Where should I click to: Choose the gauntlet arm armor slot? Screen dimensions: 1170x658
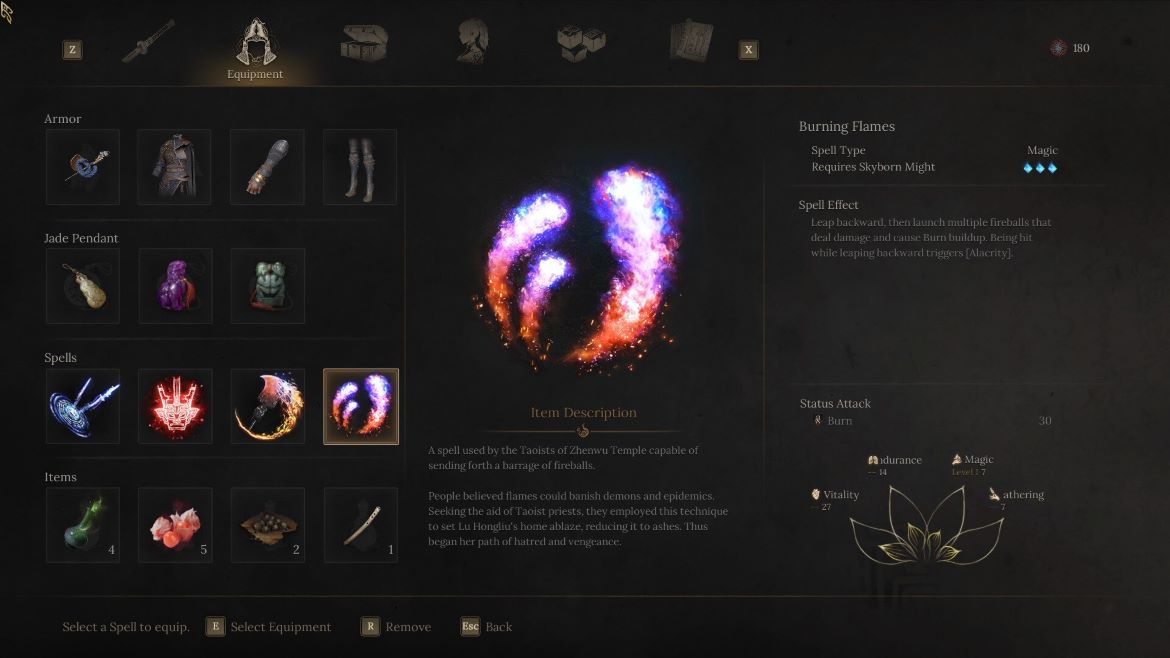[x=267, y=167]
